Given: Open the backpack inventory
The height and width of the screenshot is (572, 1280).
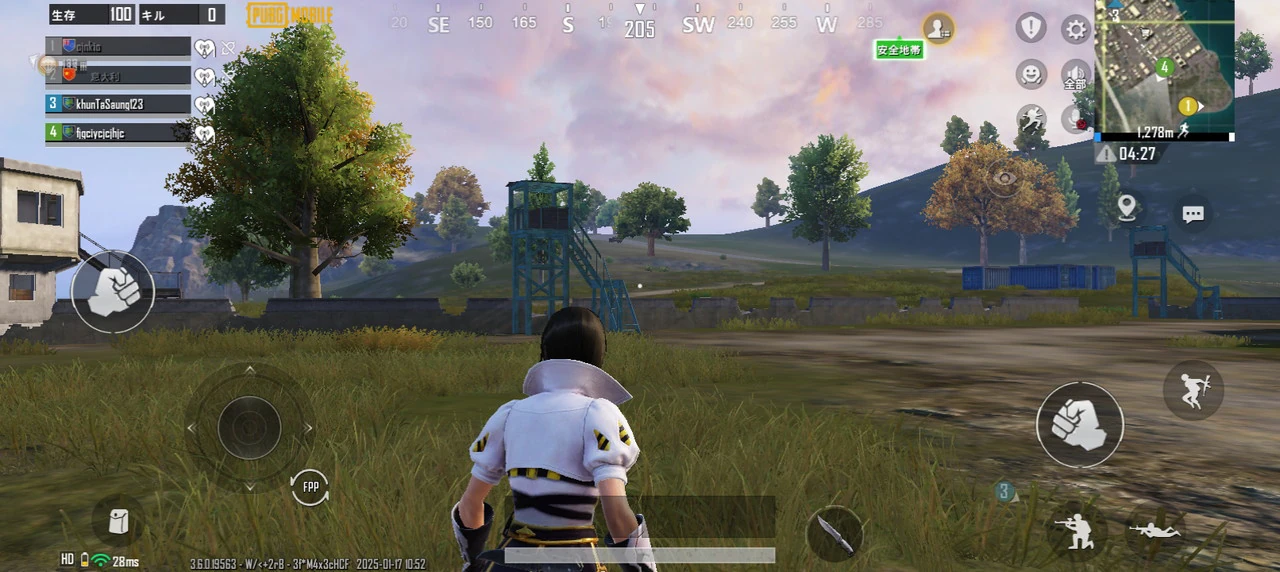Looking at the screenshot, I should (118, 522).
